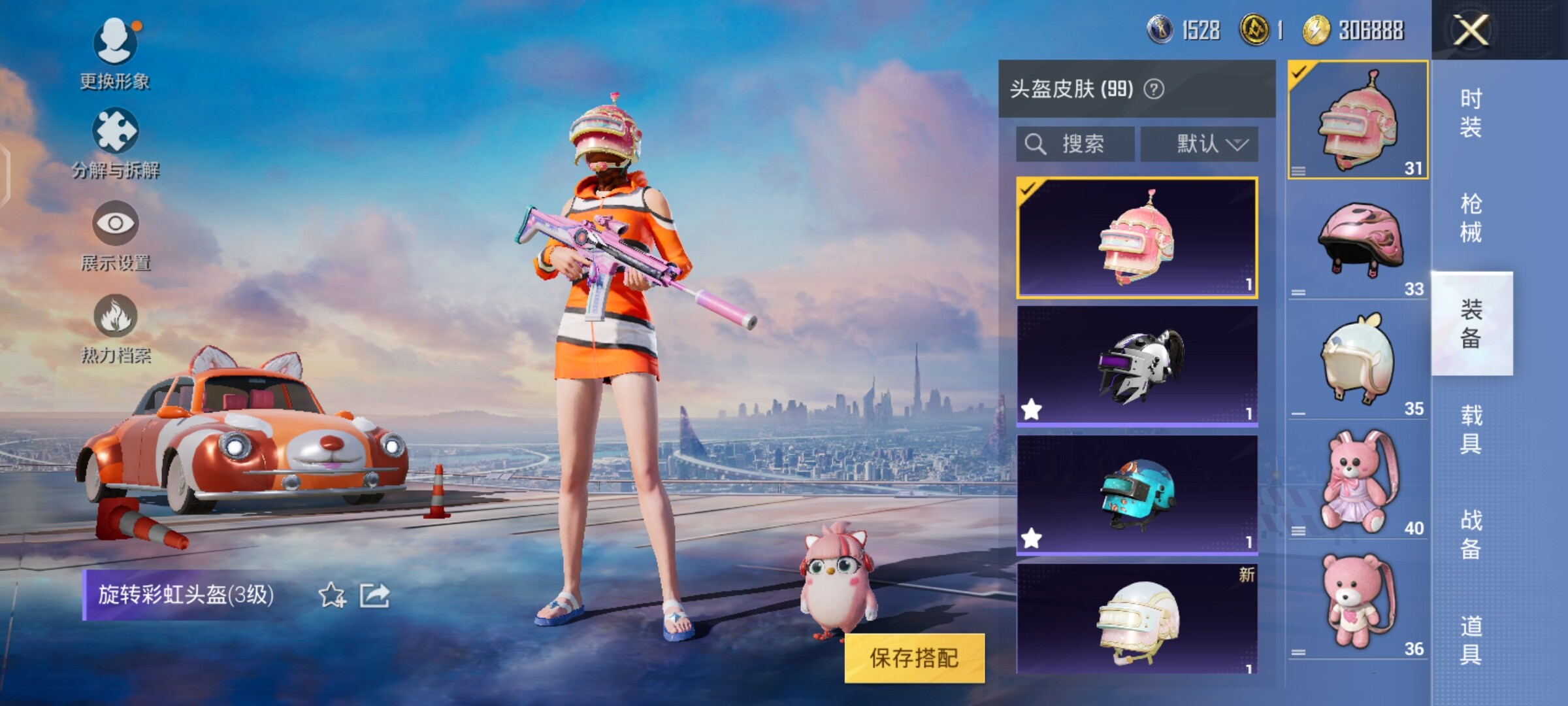Open 展示设置 eye icon settings
The height and width of the screenshot is (706, 1568).
(x=115, y=235)
